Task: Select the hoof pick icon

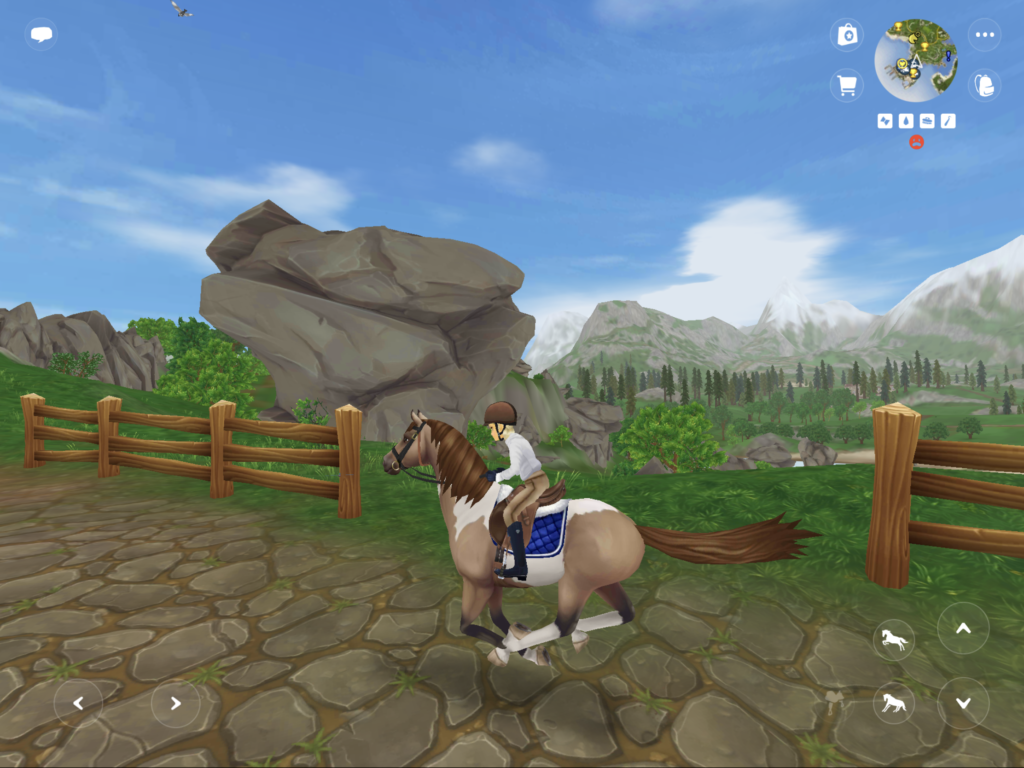Action: point(948,121)
